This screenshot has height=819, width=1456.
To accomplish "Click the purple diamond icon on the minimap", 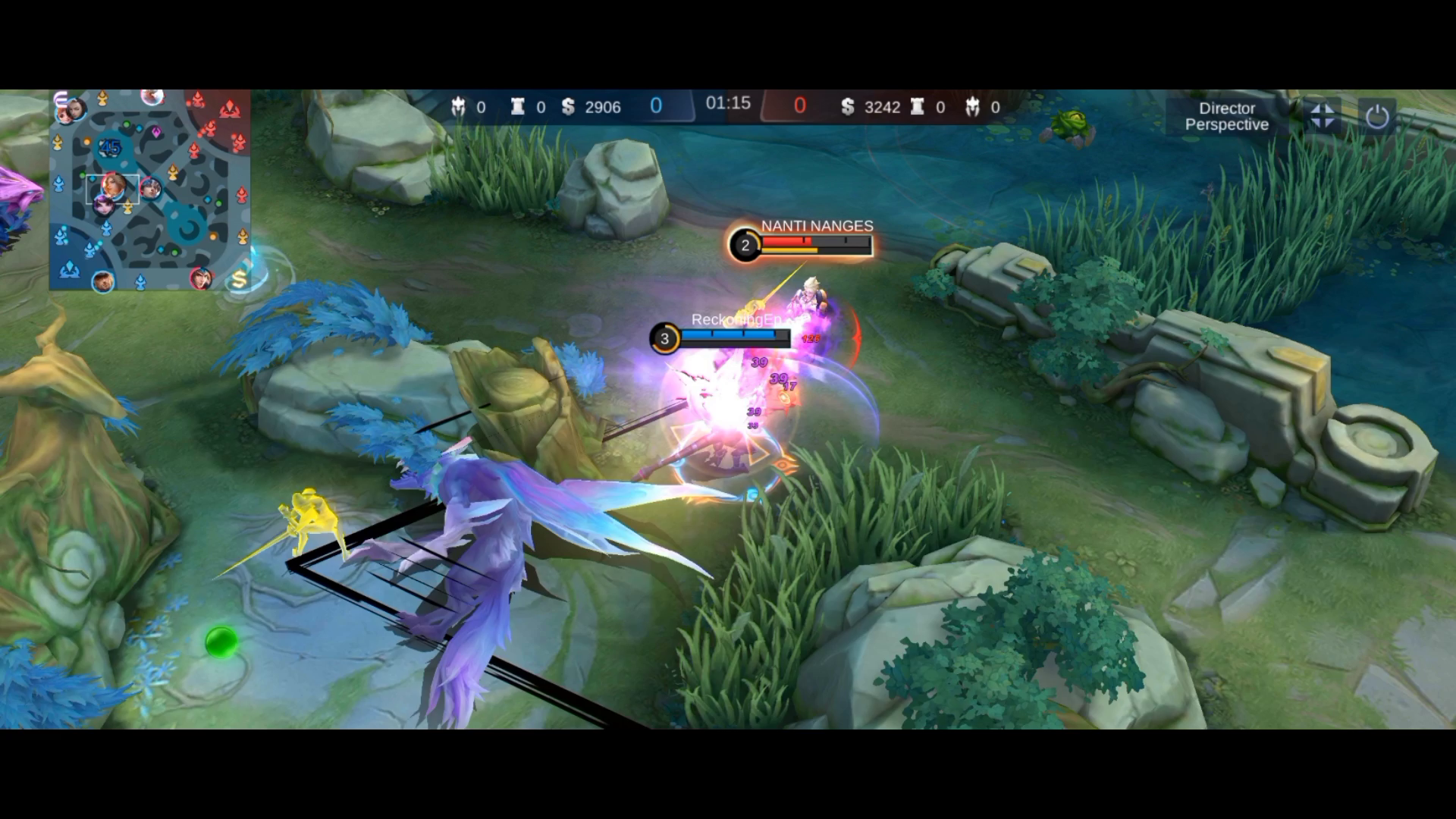I will (x=156, y=130).
